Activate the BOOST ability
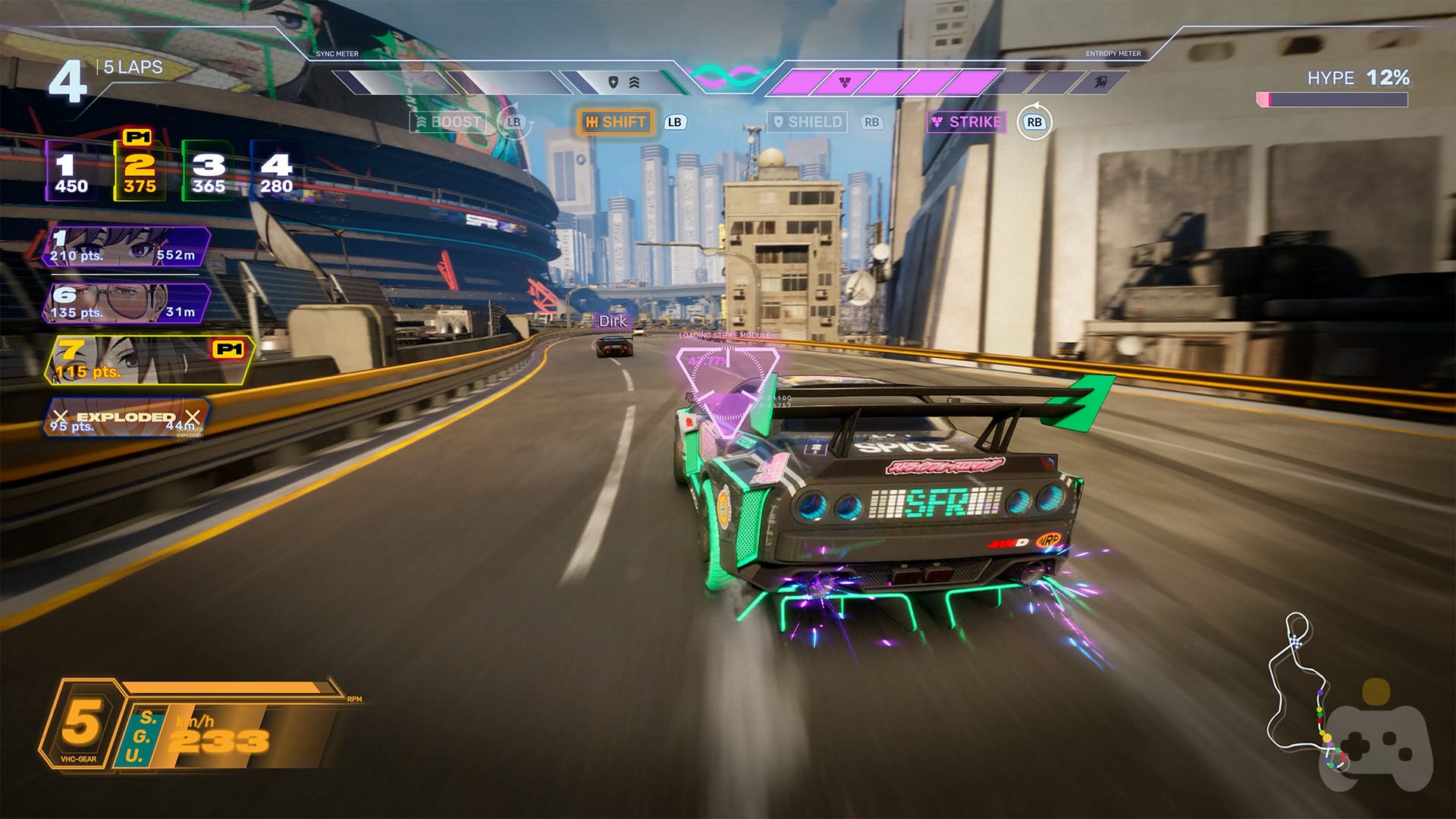The width and height of the screenshot is (1456, 819). pos(448,122)
